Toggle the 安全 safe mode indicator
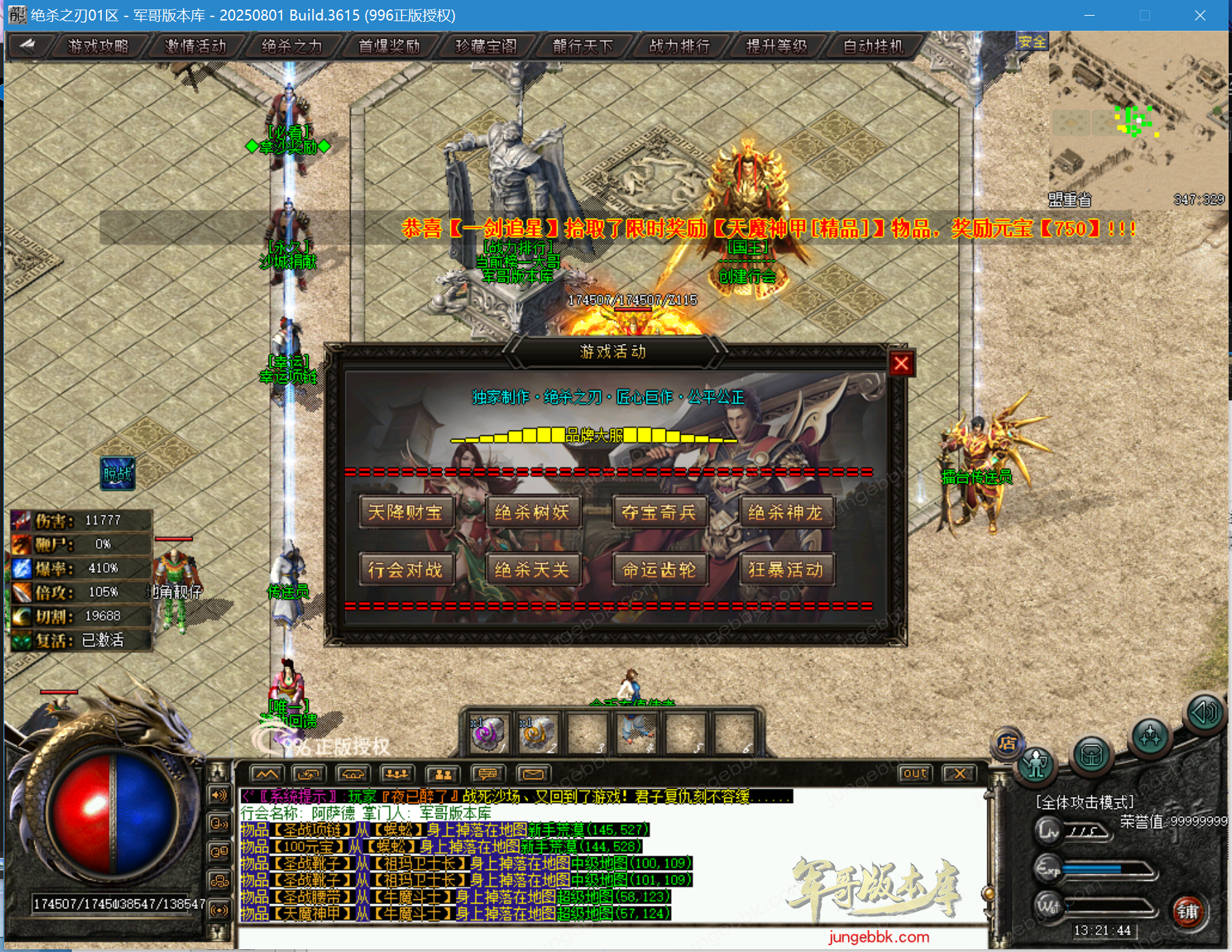The height and width of the screenshot is (952, 1232). point(1032,42)
